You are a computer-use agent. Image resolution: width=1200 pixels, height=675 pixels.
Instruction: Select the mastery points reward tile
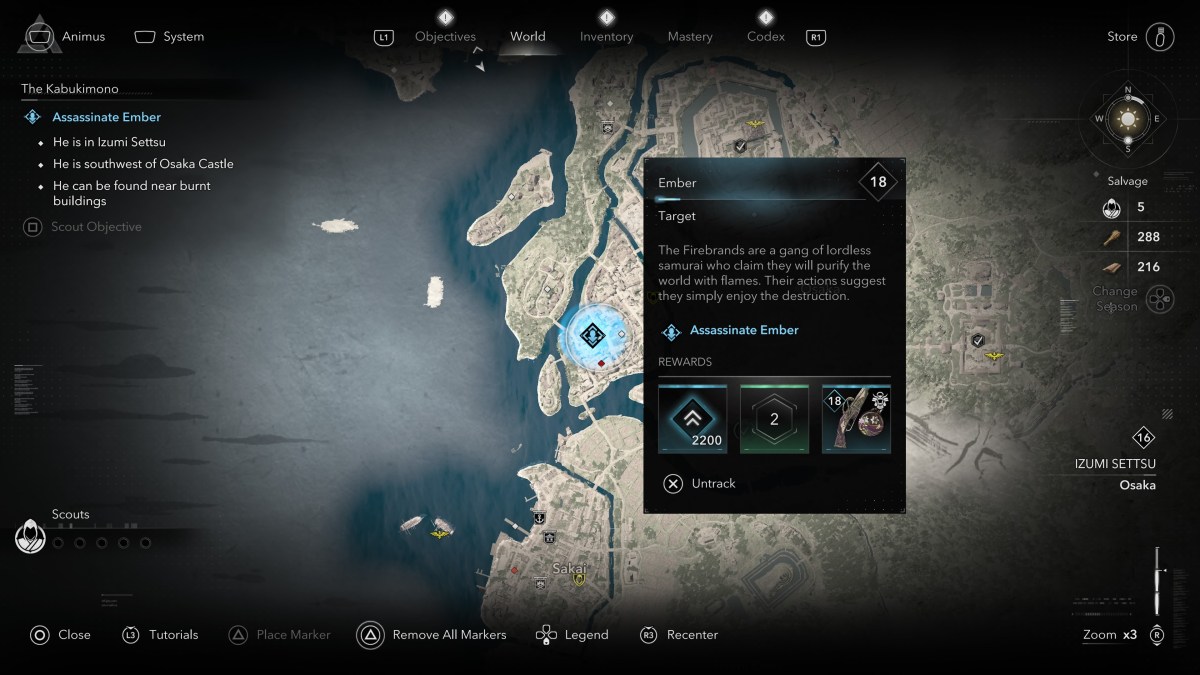(774, 419)
